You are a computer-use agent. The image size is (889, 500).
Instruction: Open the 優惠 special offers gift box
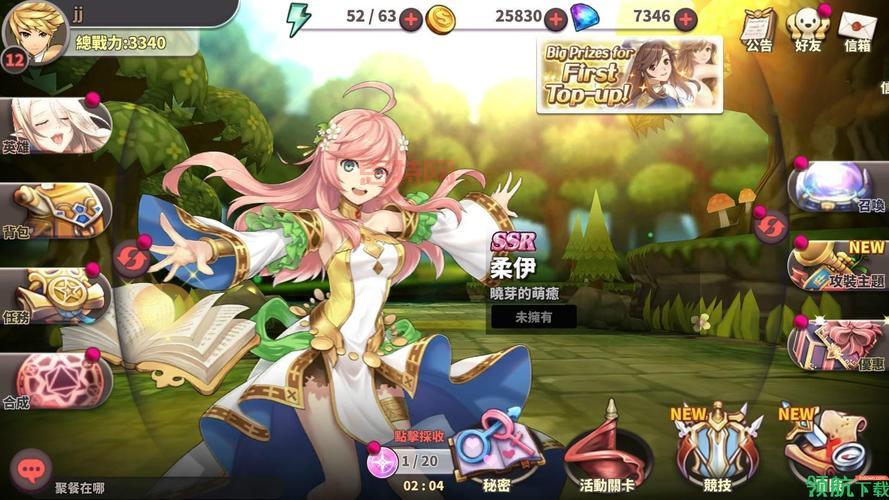pyautogui.click(x=838, y=342)
